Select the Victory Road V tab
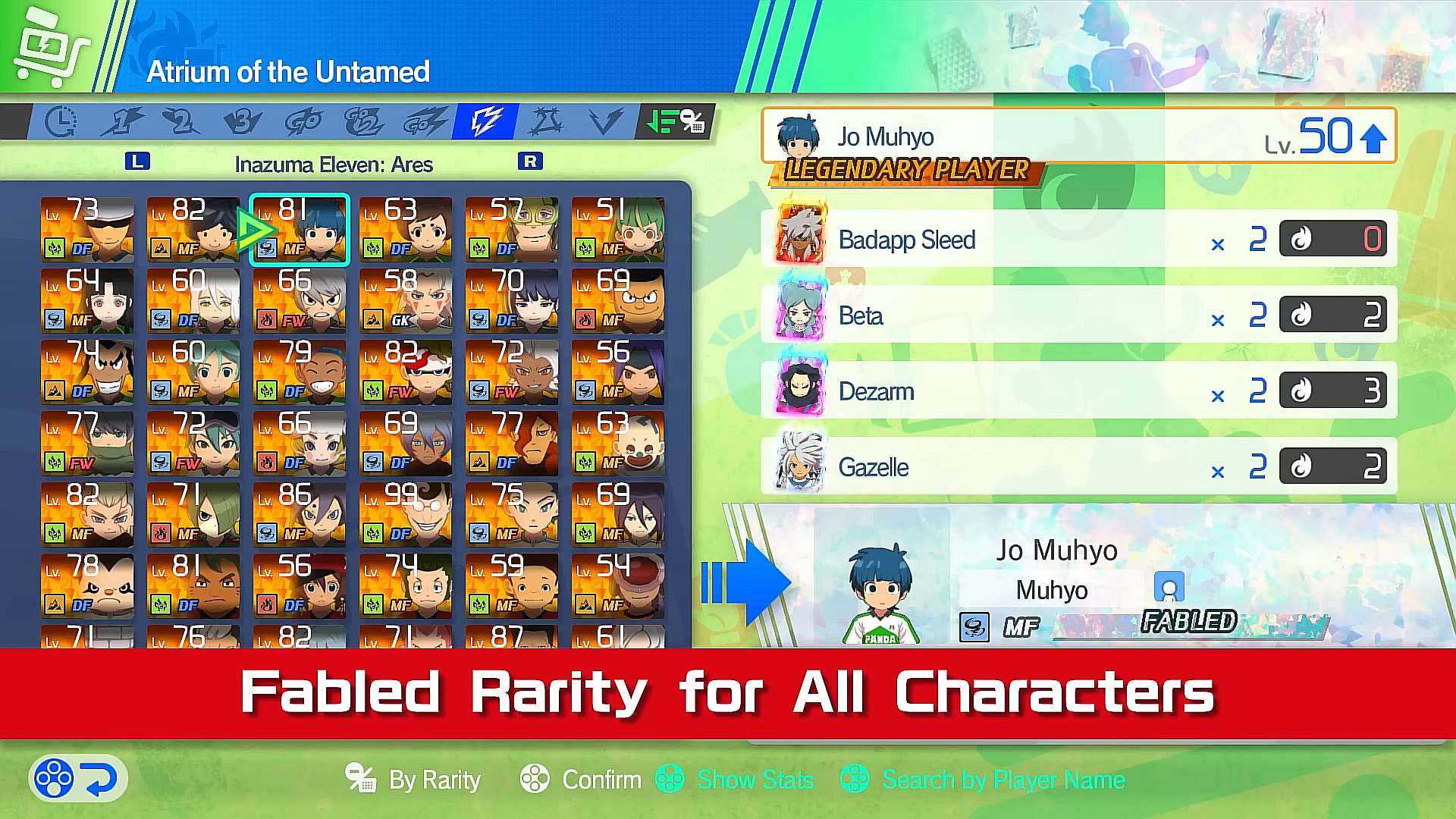 click(x=605, y=121)
